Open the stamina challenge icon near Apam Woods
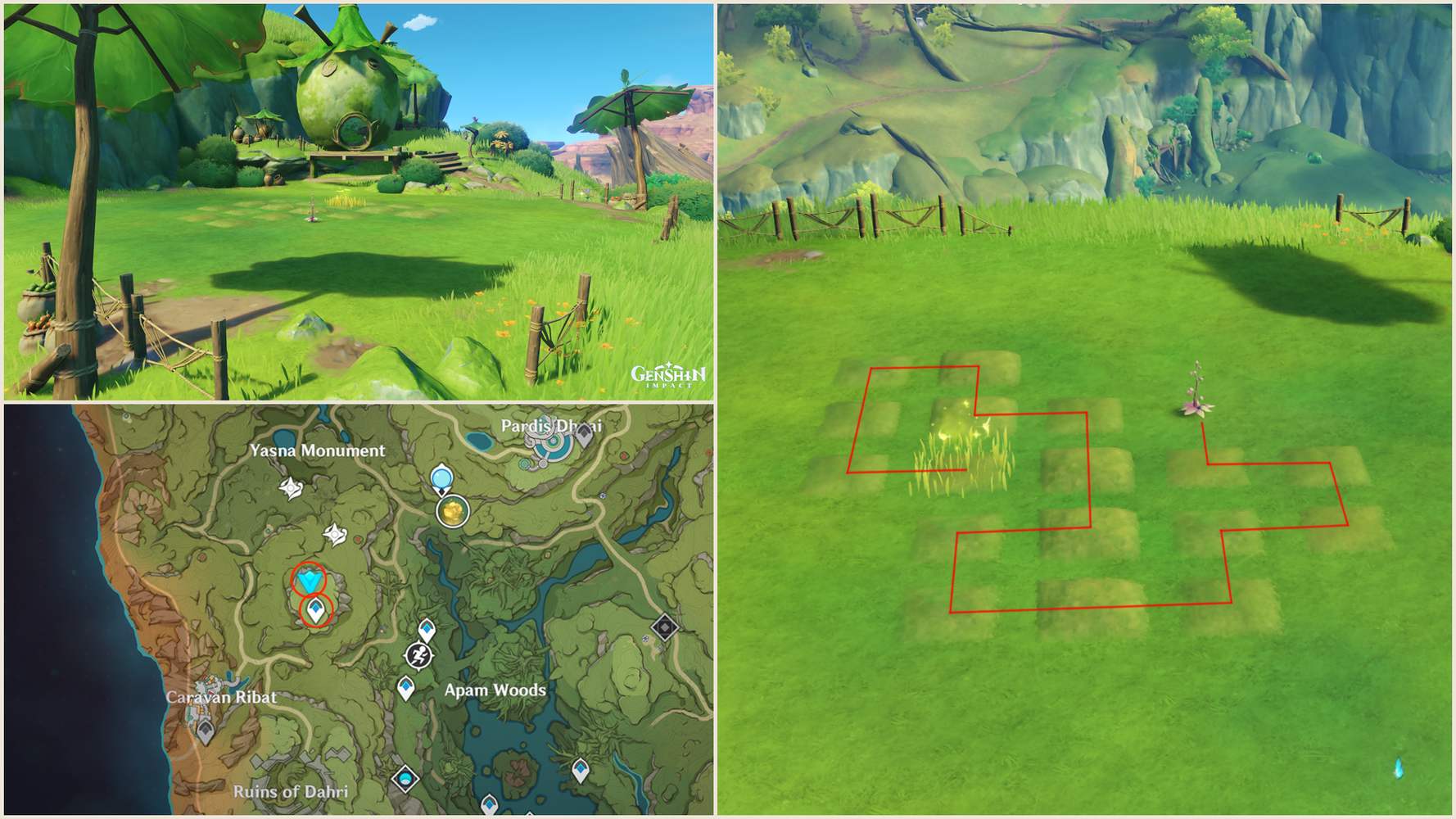 coord(418,656)
